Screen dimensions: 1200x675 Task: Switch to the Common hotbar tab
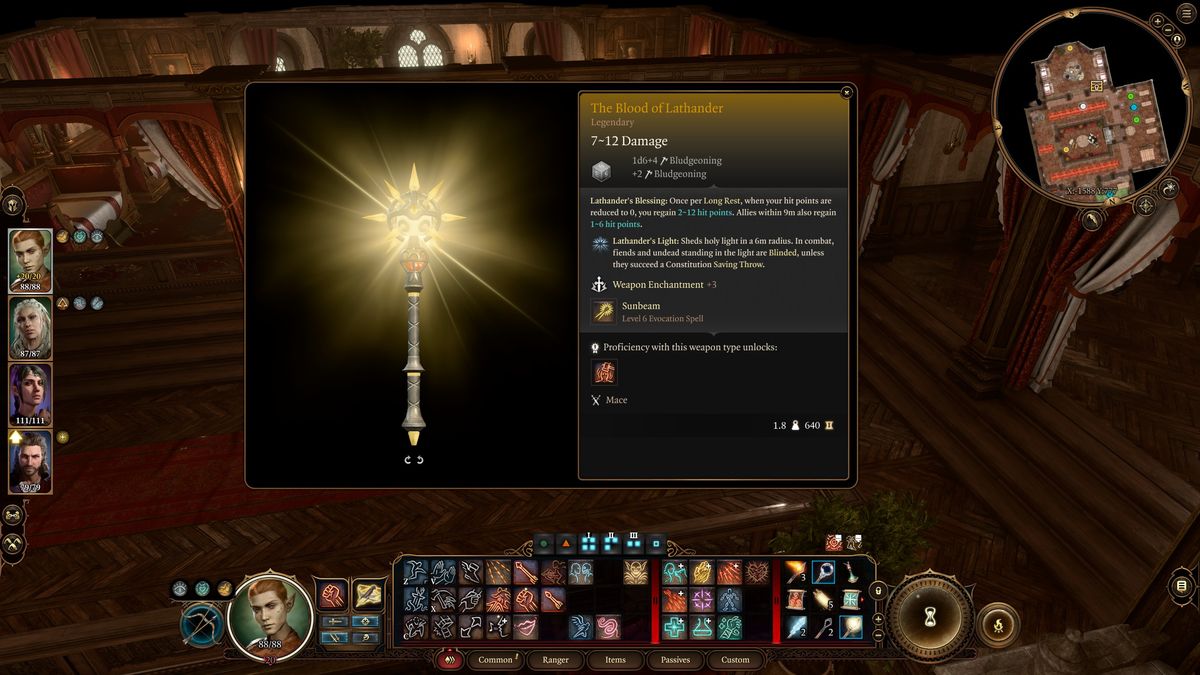[495, 660]
